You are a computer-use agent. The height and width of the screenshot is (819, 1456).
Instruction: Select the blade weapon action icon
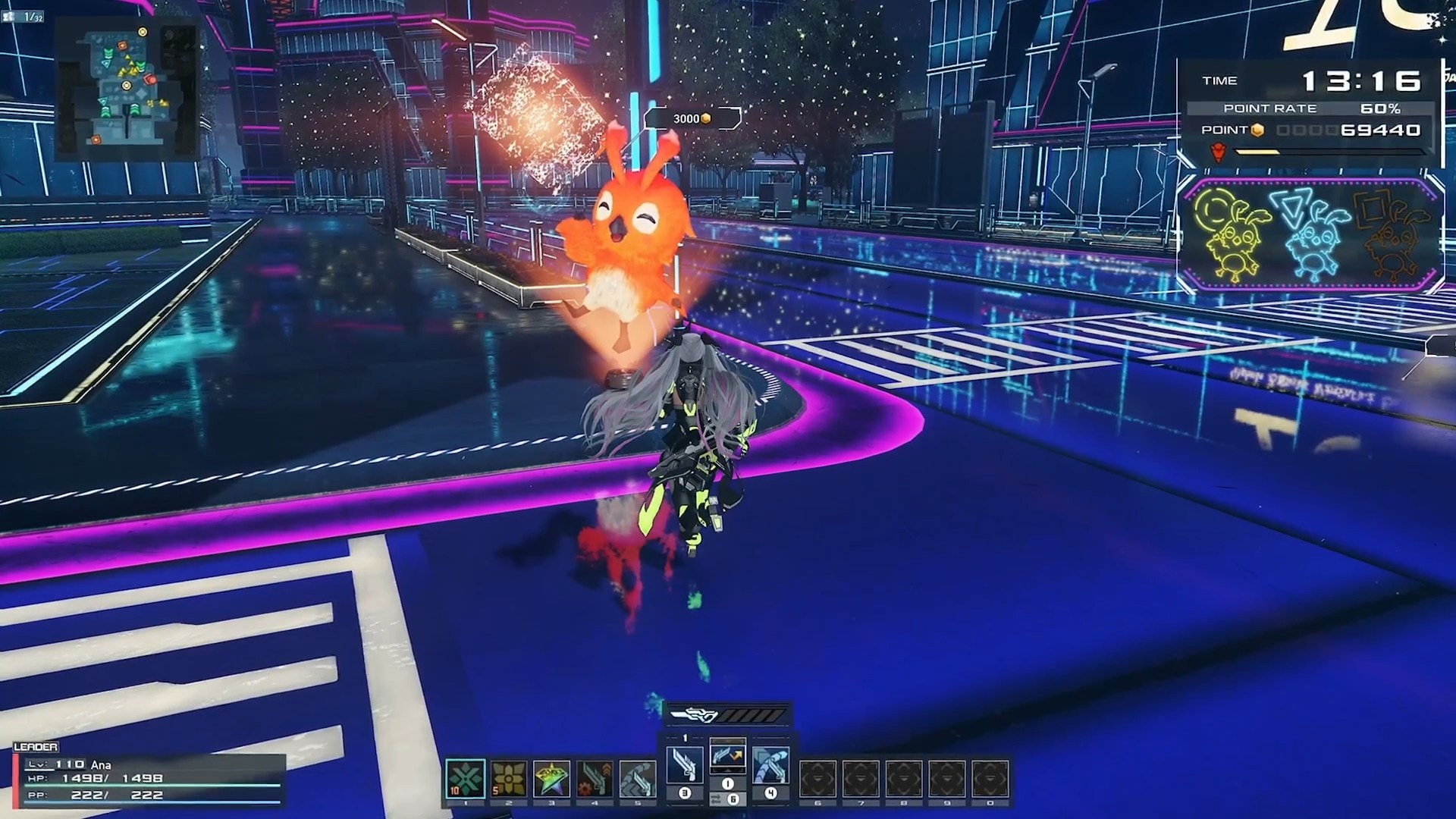pos(684,764)
